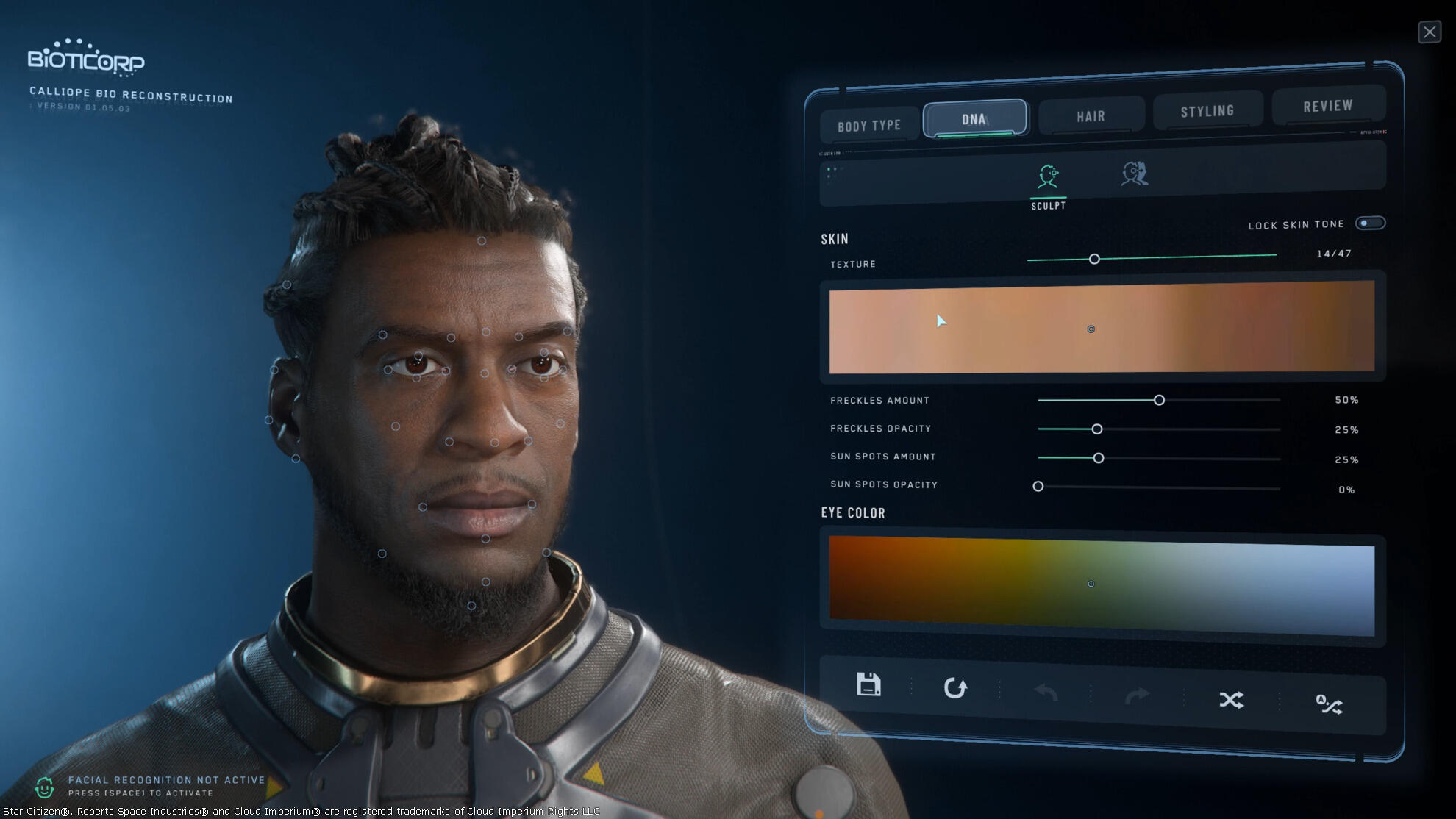Click the skin Texture slider handle

tap(1094, 259)
